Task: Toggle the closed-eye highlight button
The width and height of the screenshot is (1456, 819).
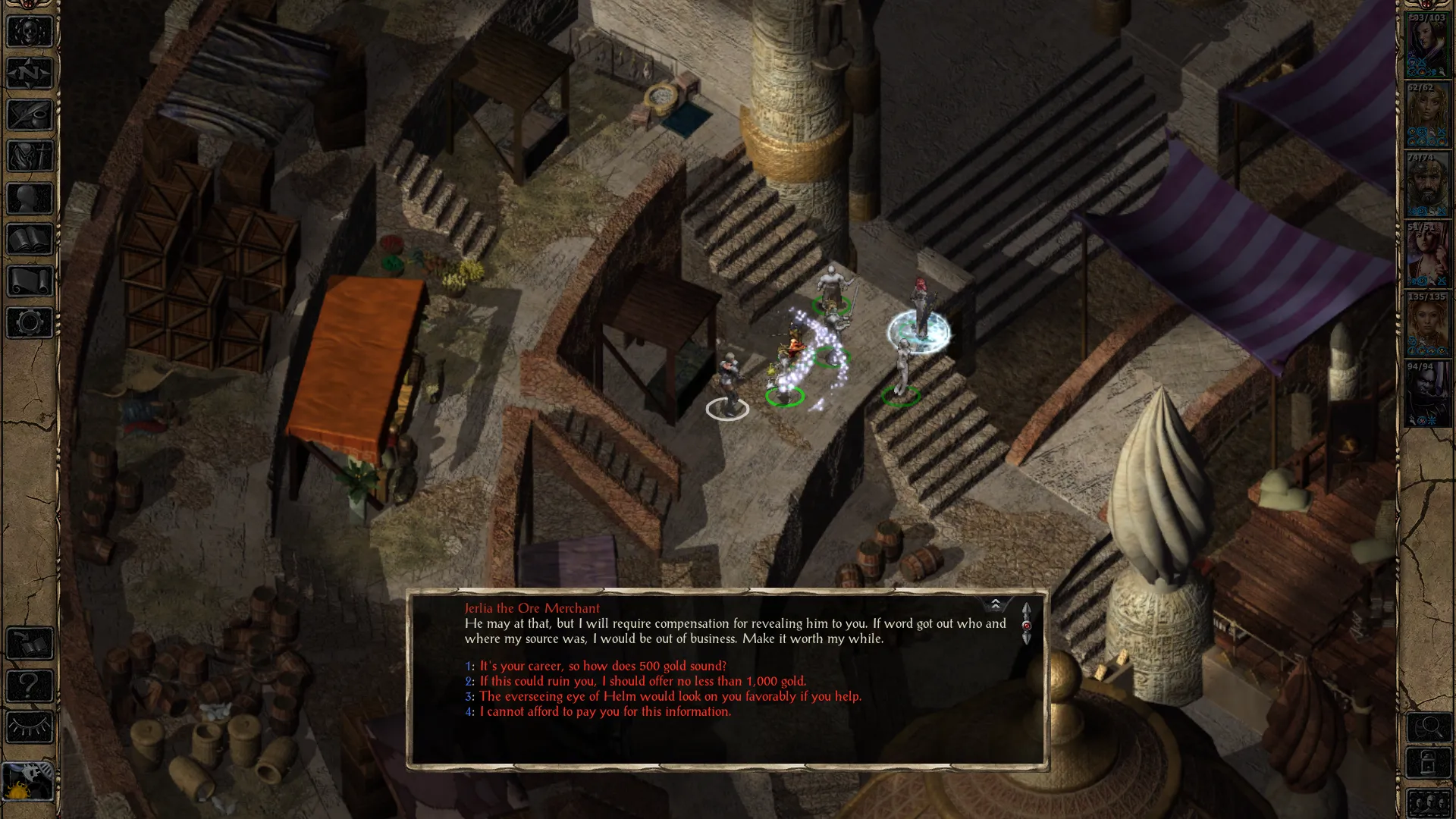Action: (x=30, y=728)
